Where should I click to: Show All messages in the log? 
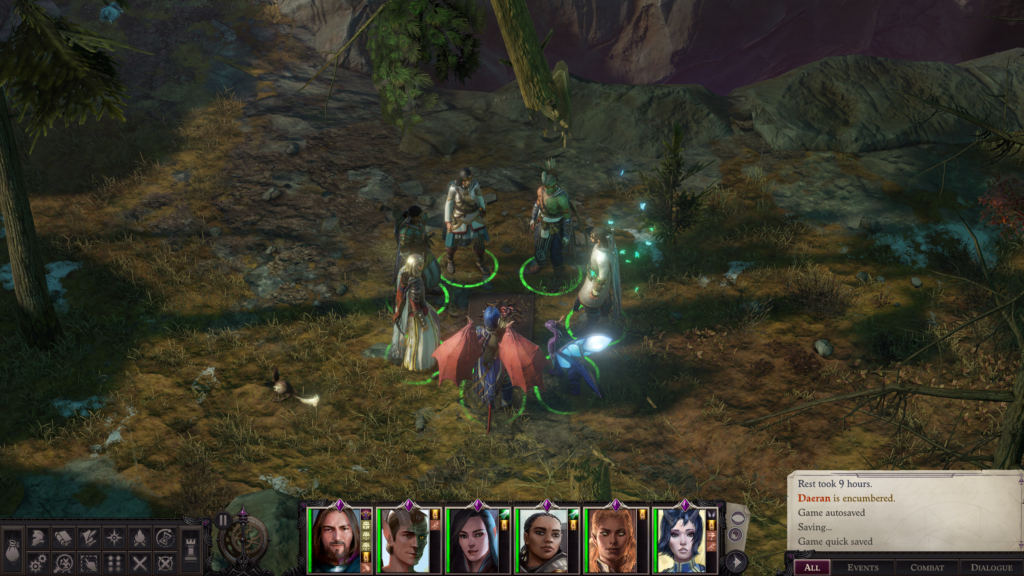coord(811,567)
